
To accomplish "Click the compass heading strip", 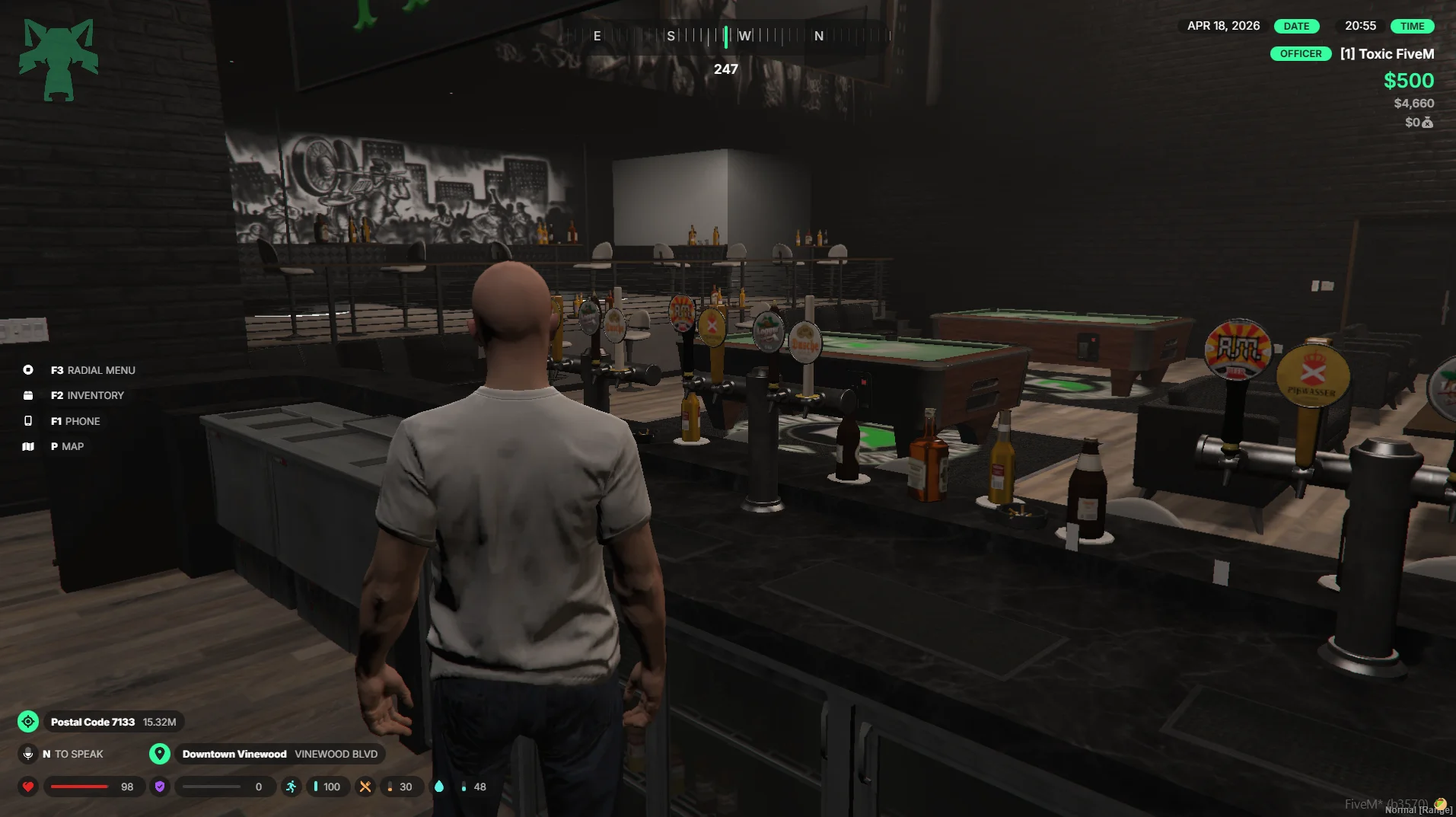I will [x=727, y=36].
